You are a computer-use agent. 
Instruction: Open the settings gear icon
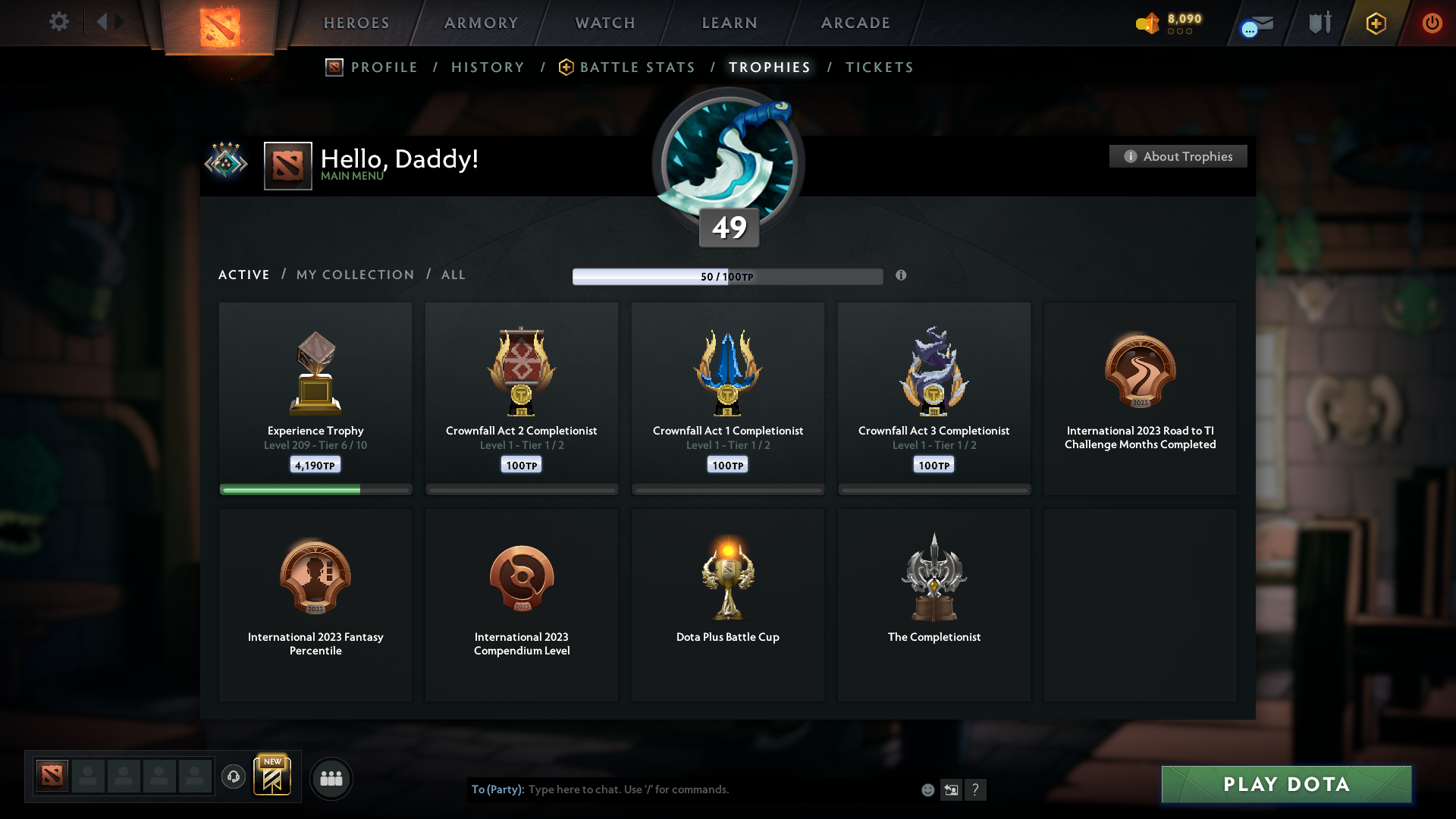coord(59,22)
